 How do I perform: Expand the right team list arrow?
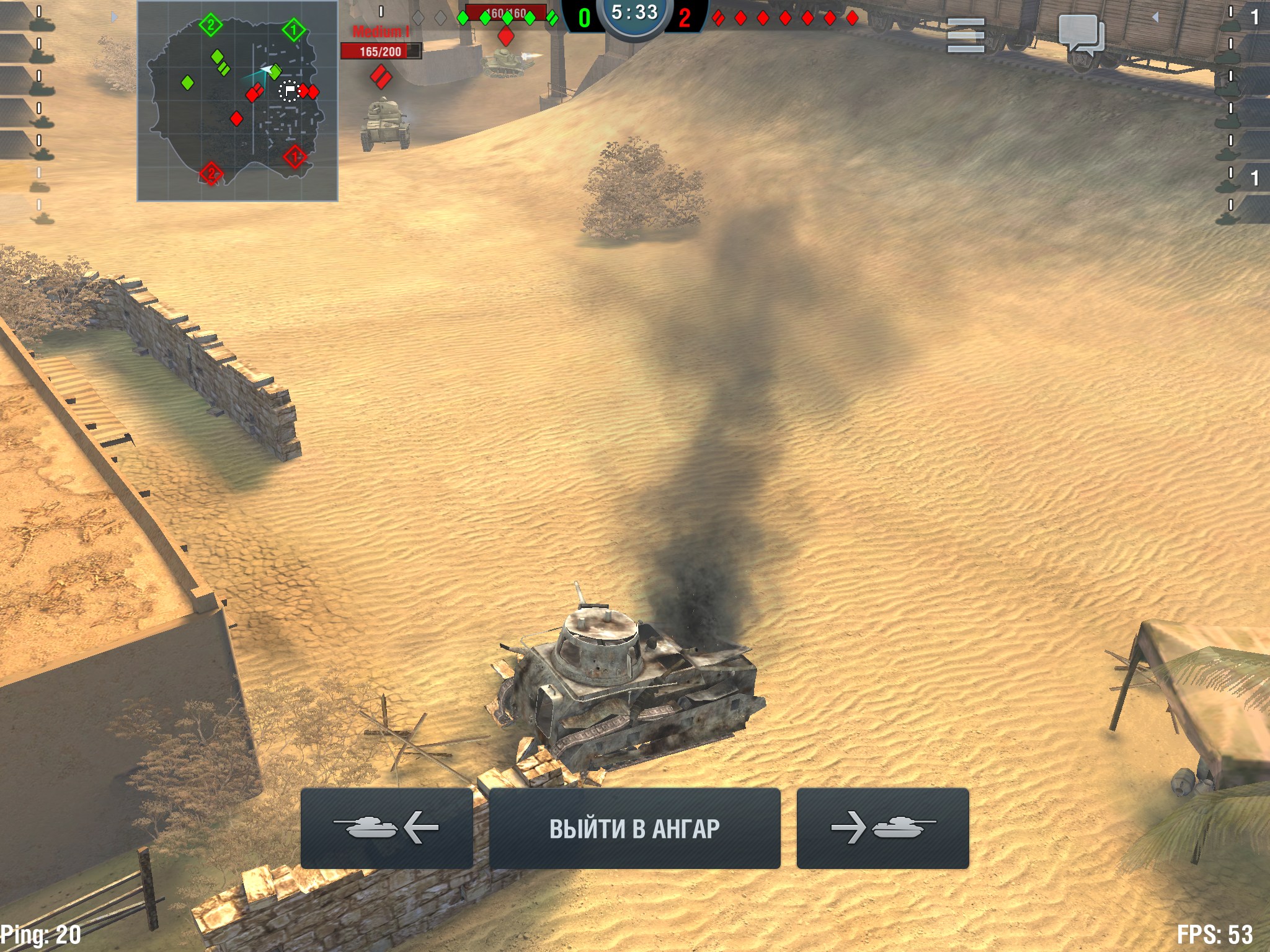tap(1155, 17)
